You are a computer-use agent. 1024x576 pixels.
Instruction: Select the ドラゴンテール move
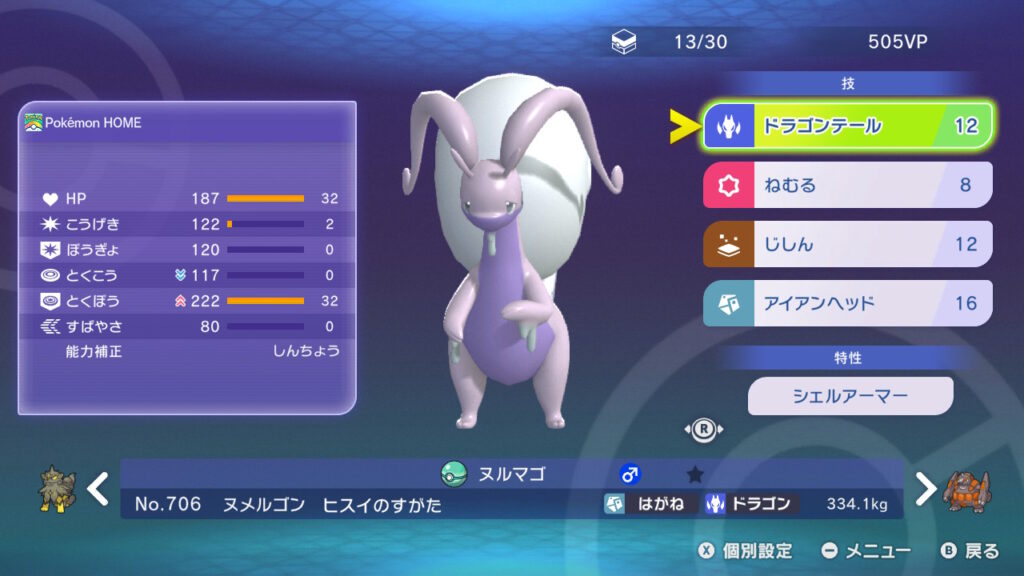[x=847, y=126]
